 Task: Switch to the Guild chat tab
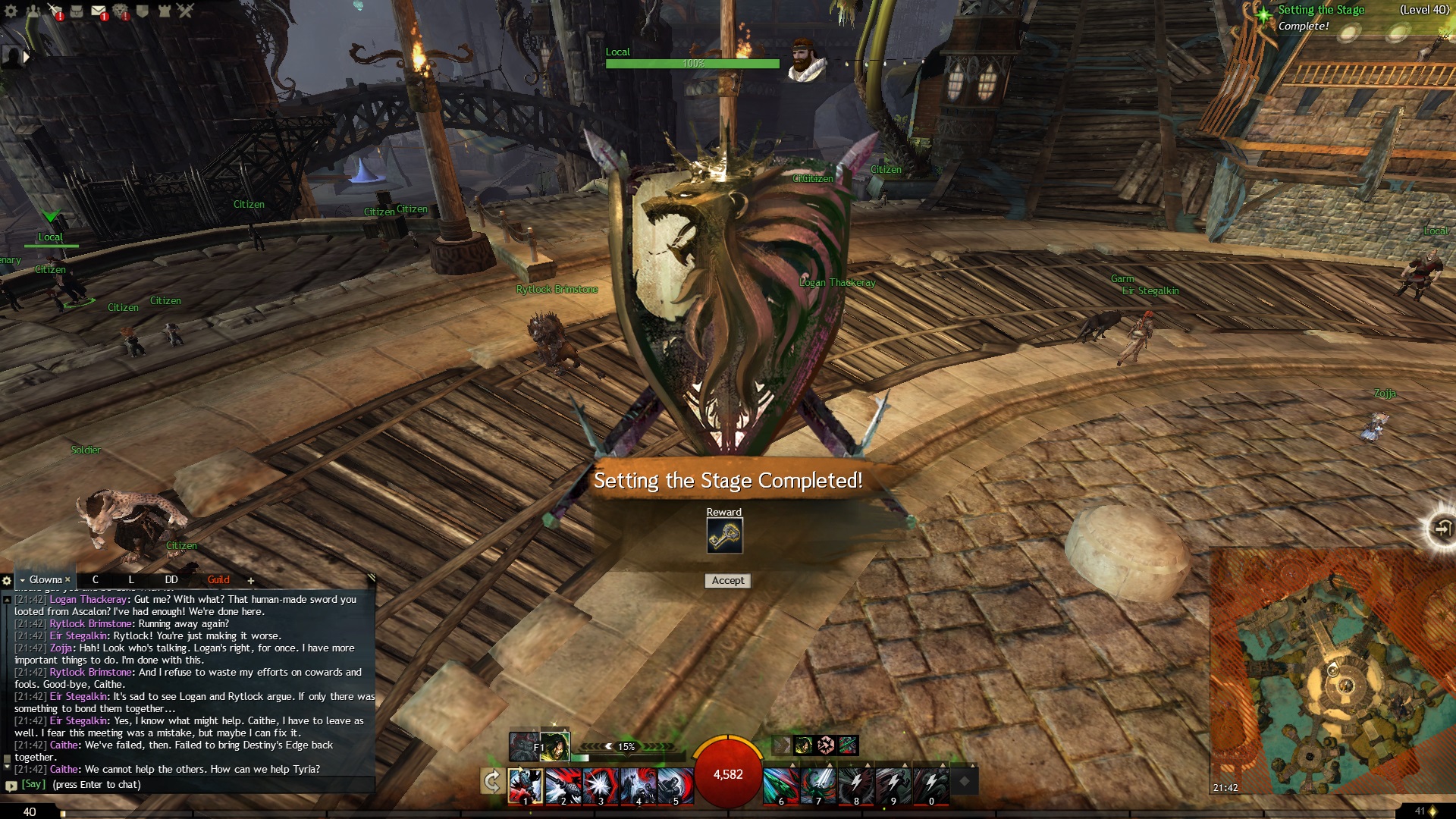click(x=218, y=580)
